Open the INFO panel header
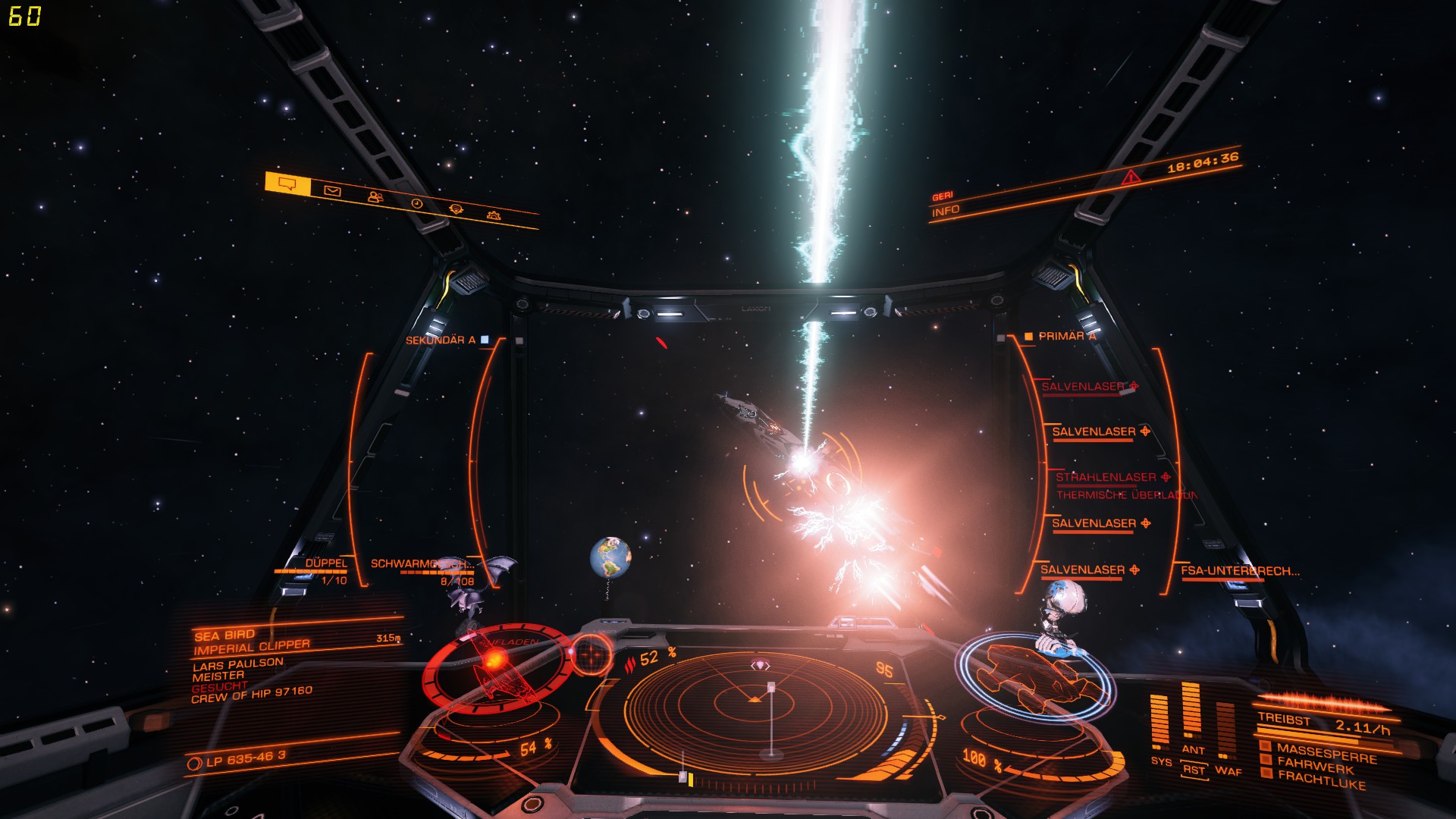This screenshot has width=1456, height=819. click(946, 211)
